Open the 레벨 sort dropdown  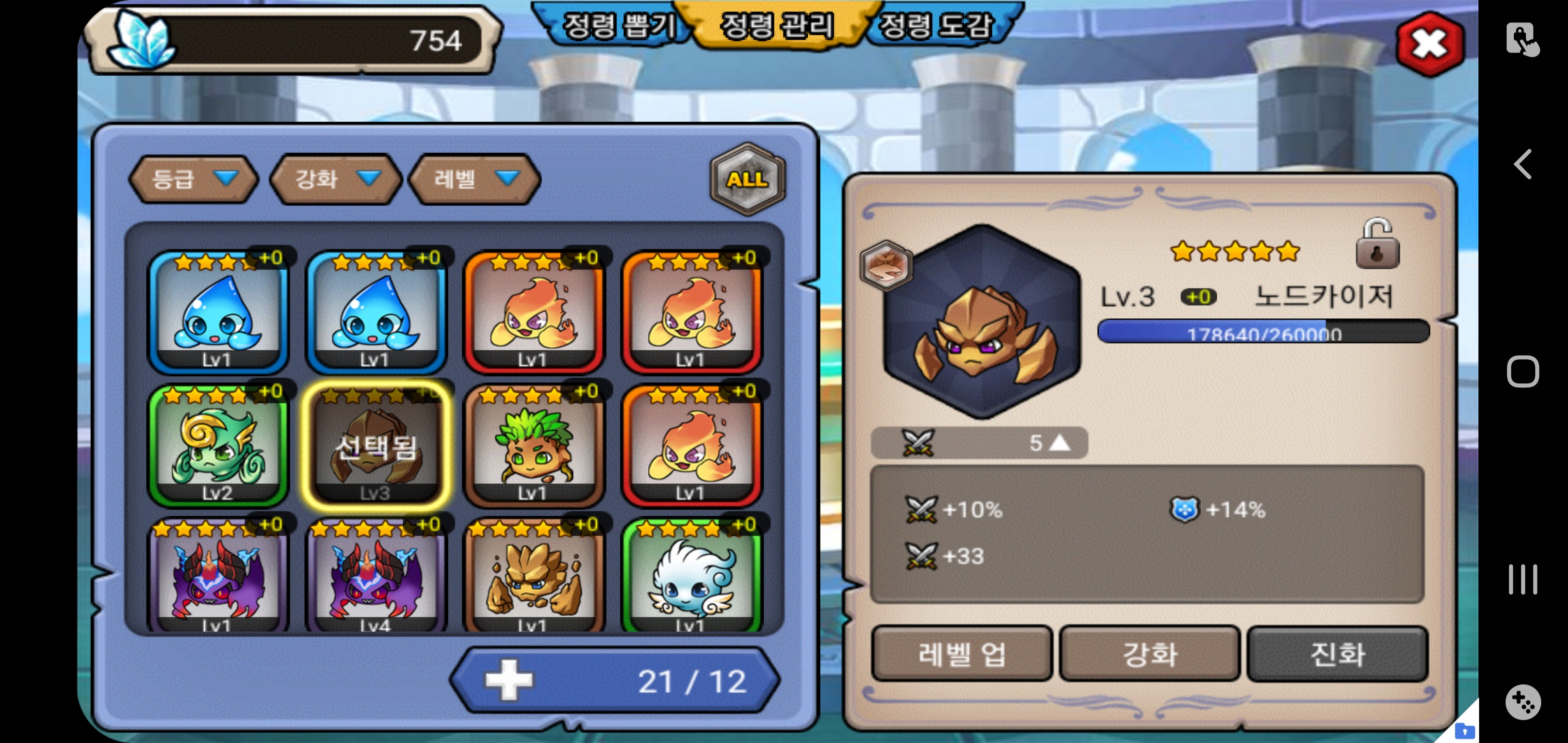pos(475,179)
